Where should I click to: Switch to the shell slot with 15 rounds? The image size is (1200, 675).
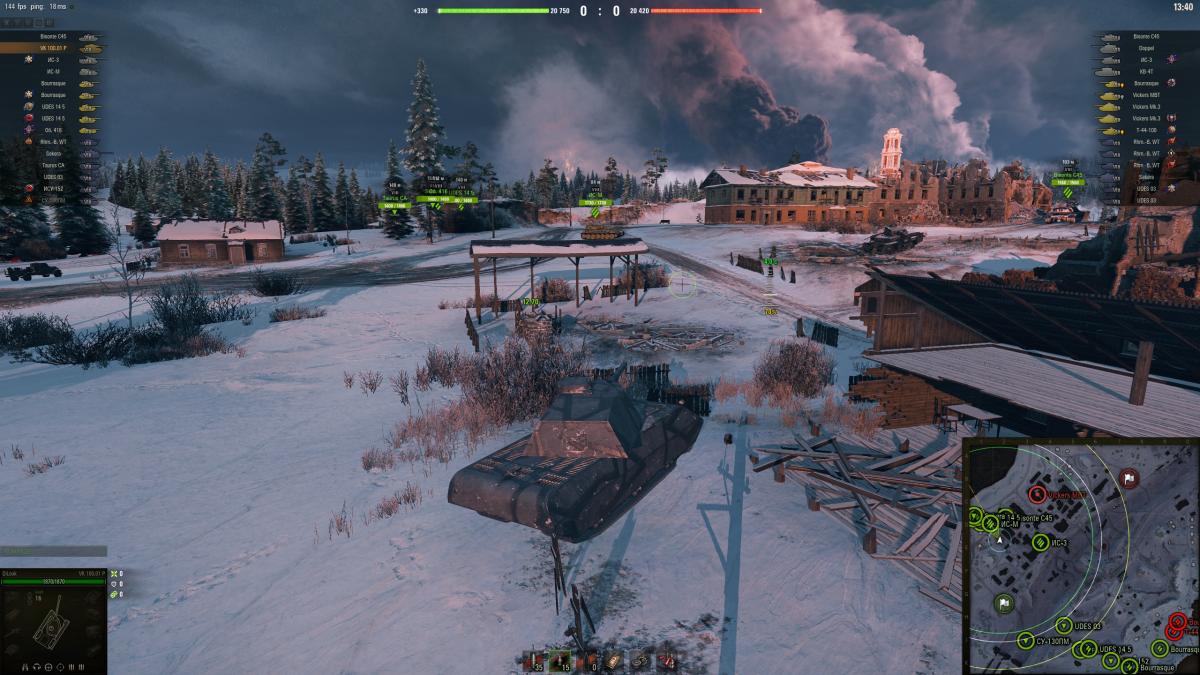click(x=560, y=660)
